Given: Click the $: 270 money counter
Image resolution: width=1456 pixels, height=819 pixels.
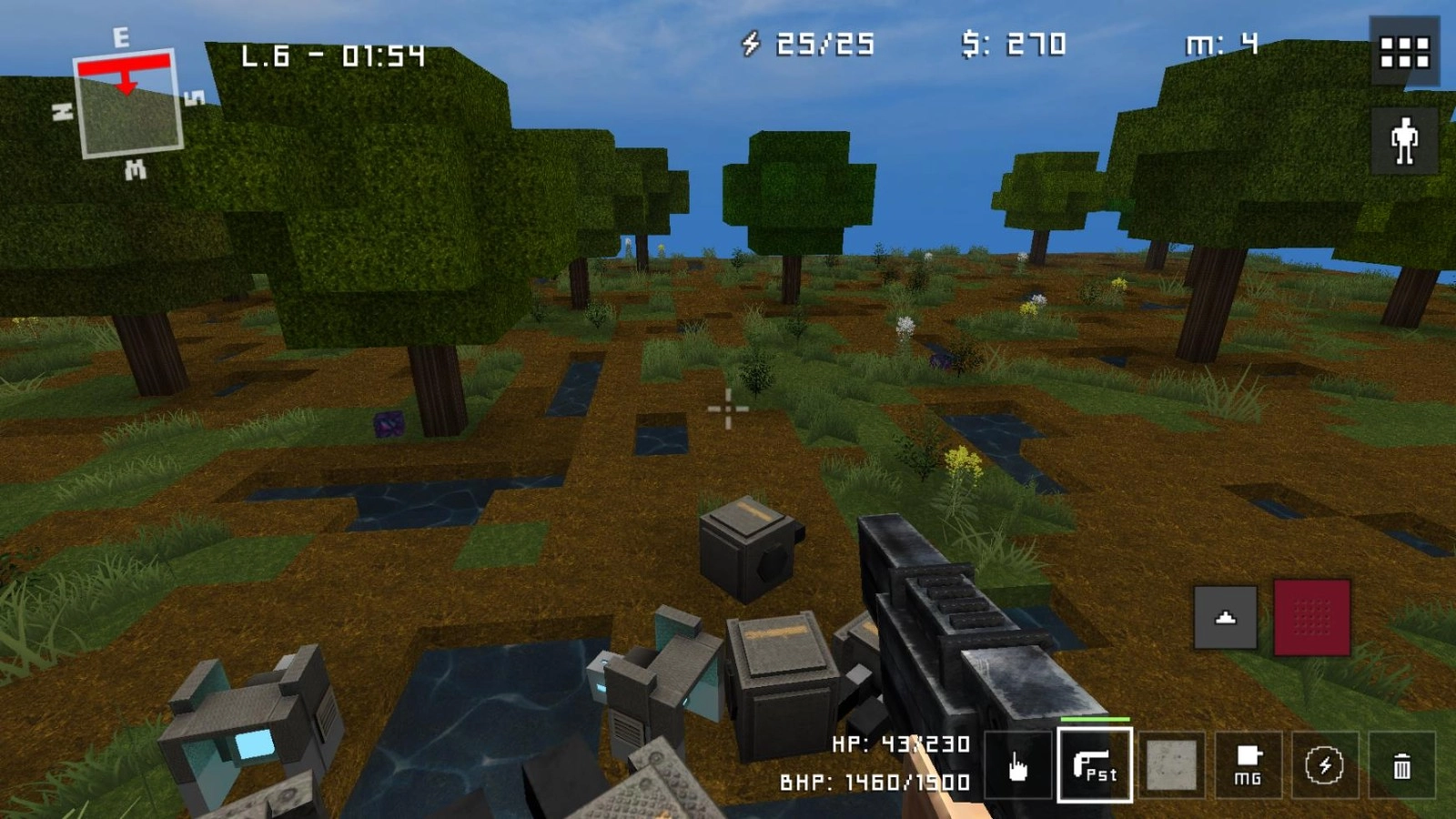Looking at the screenshot, I should click(x=1010, y=41).
